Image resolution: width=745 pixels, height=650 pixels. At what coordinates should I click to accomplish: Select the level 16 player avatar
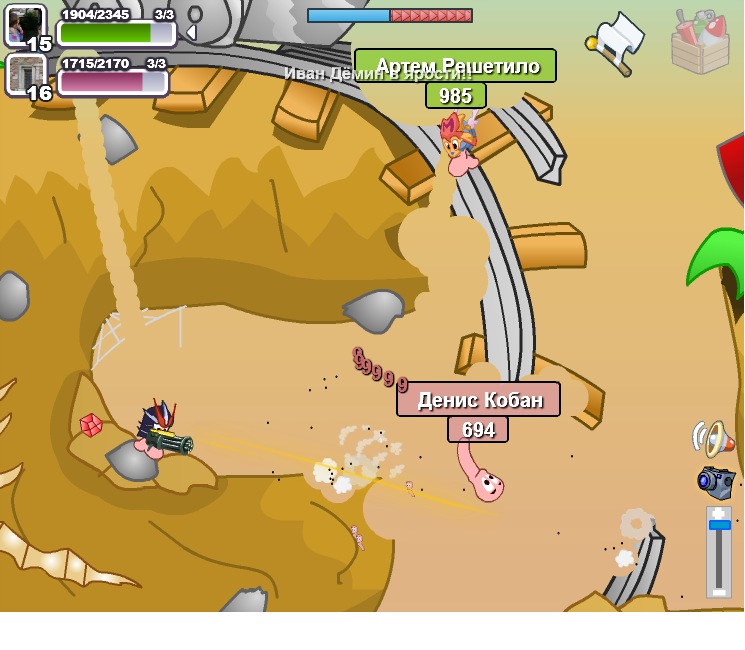[x=26, y=75]
